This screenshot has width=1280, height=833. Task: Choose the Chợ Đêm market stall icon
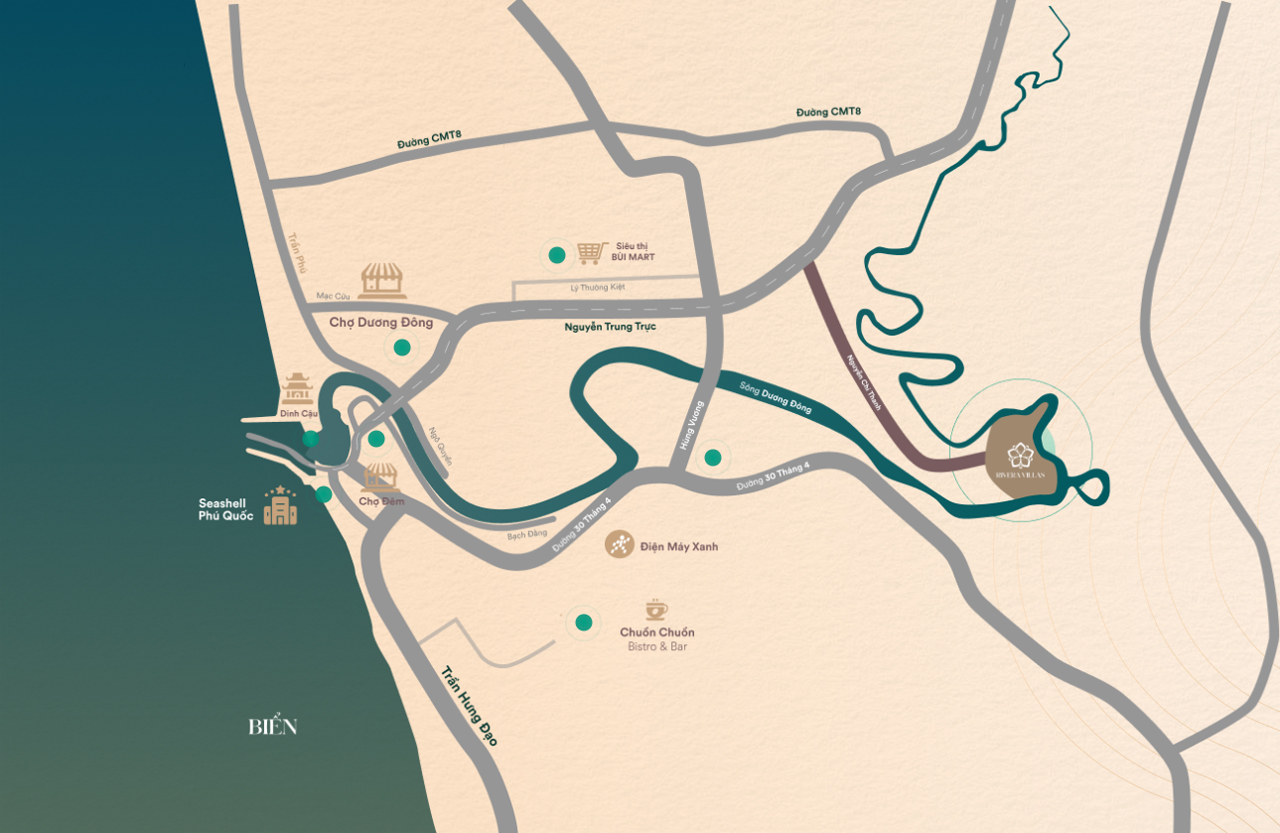tap(379, 477)
